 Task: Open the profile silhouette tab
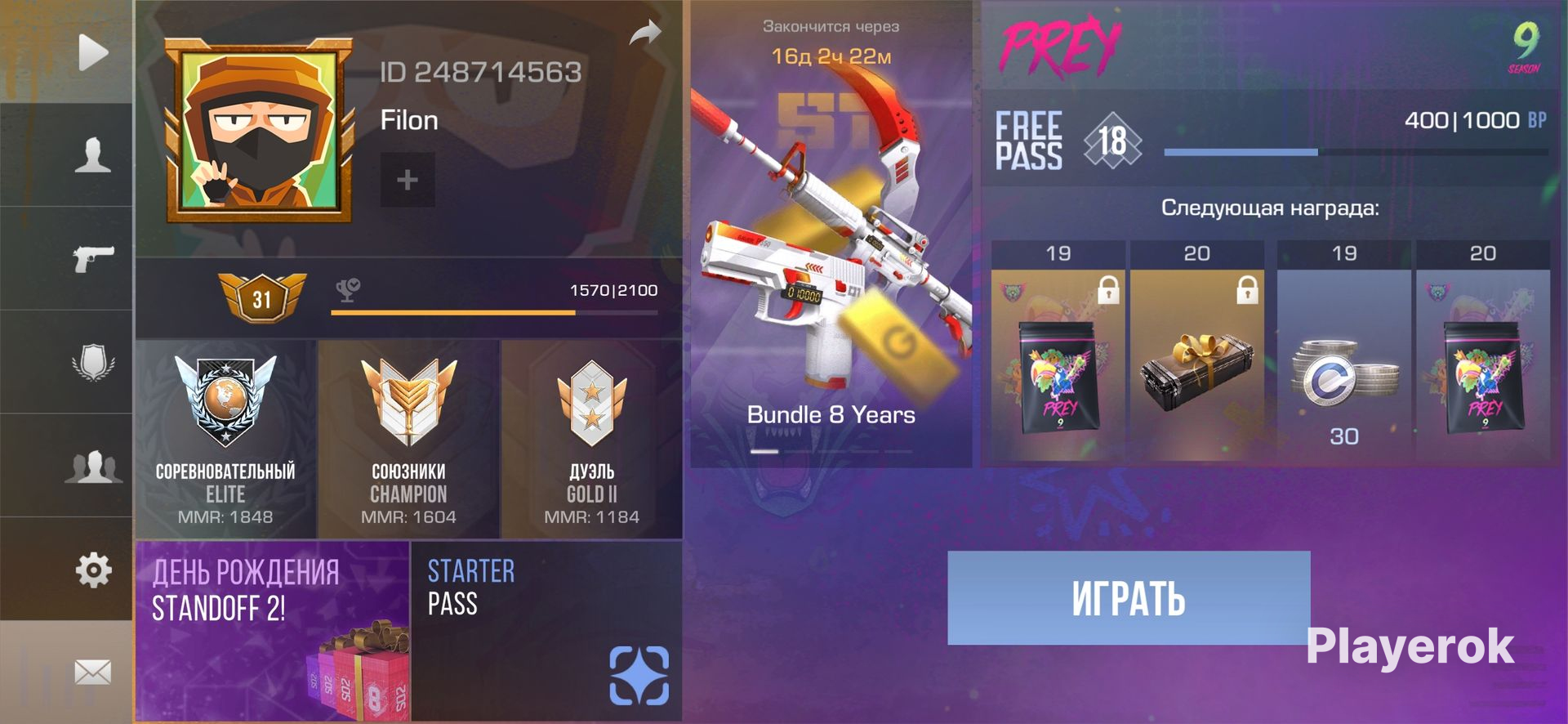(92, 154)
